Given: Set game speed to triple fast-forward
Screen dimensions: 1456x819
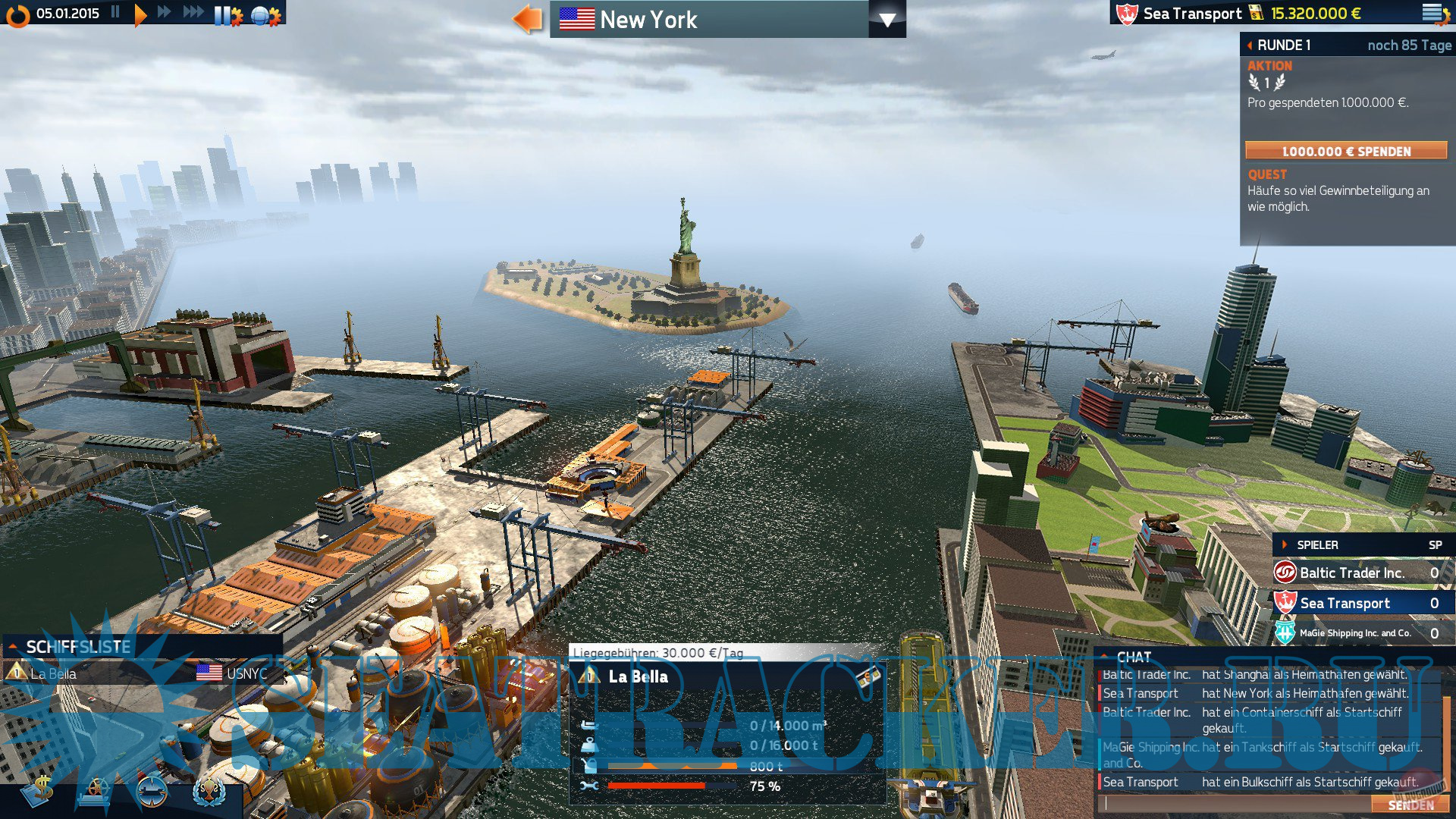Looking at the screenshot, I should [193, 13].
